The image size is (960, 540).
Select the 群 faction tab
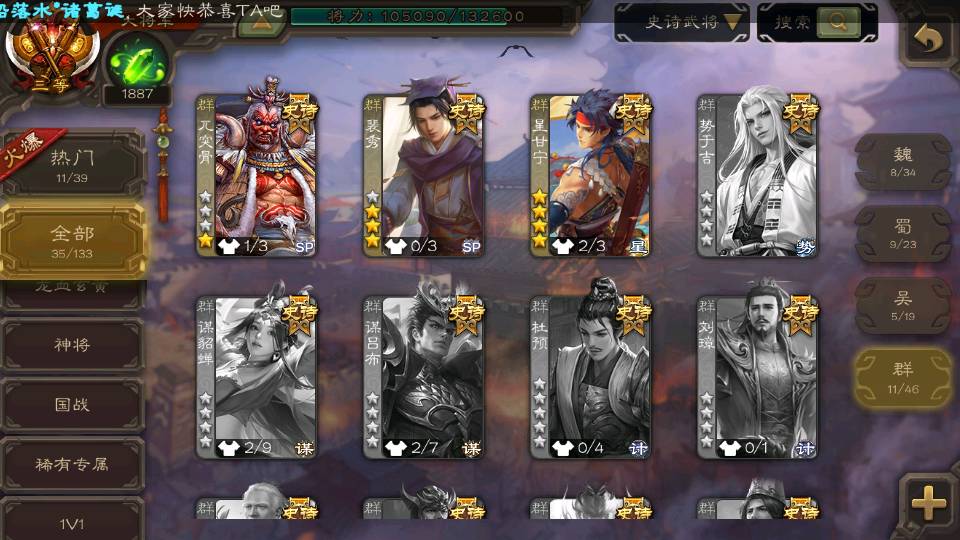coord(902,379)
